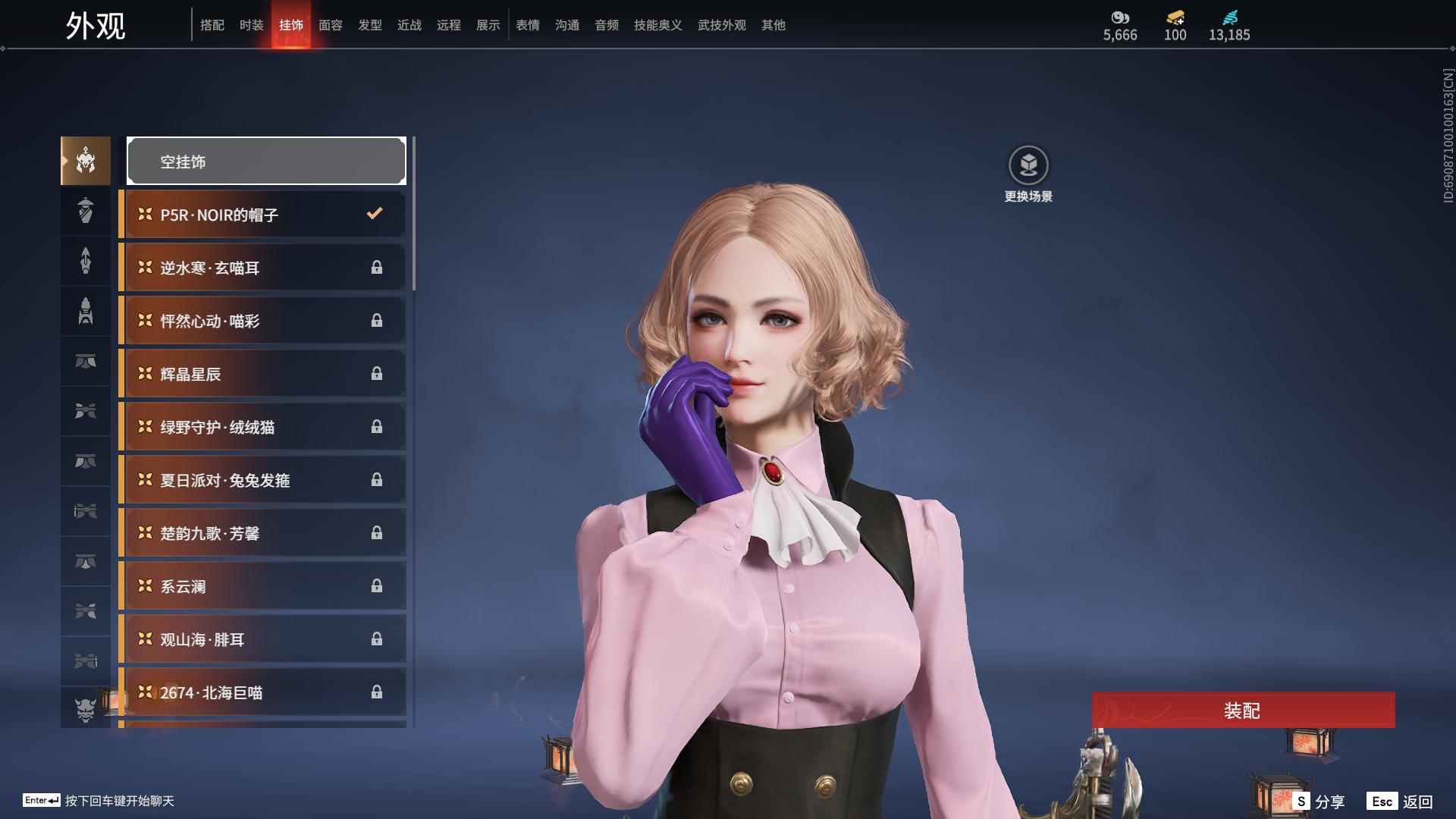Choose 观山海·腓耳 from the list

(x=263, y=639)
